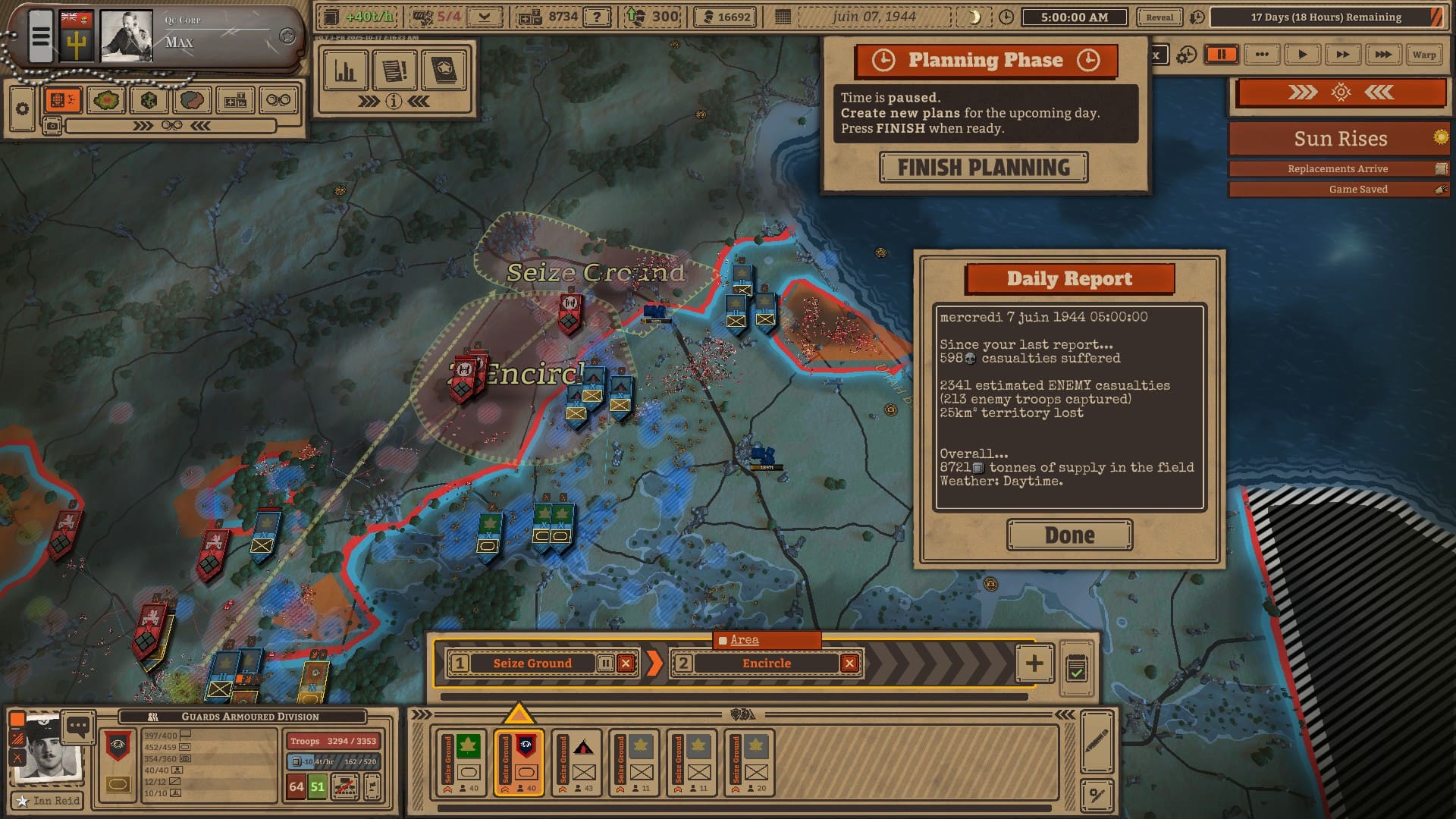Set game speed to normal play
The width and height of the screenshot is (1456, 819).
coord(1302,55)
